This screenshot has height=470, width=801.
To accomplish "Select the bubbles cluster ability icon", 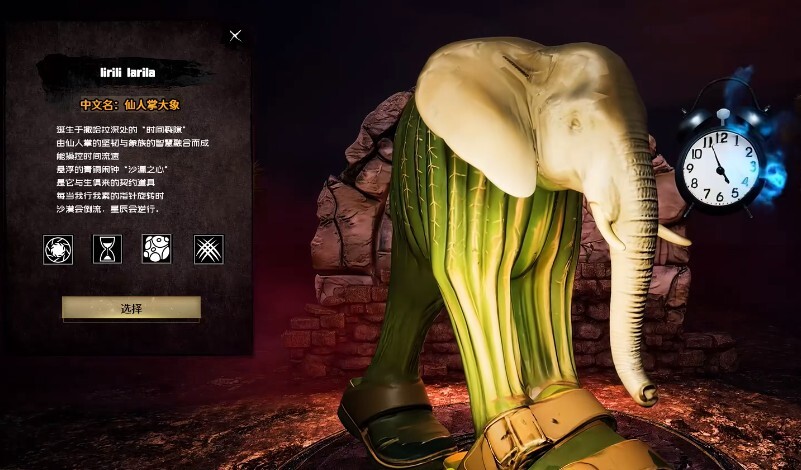I will coord(157,249).
